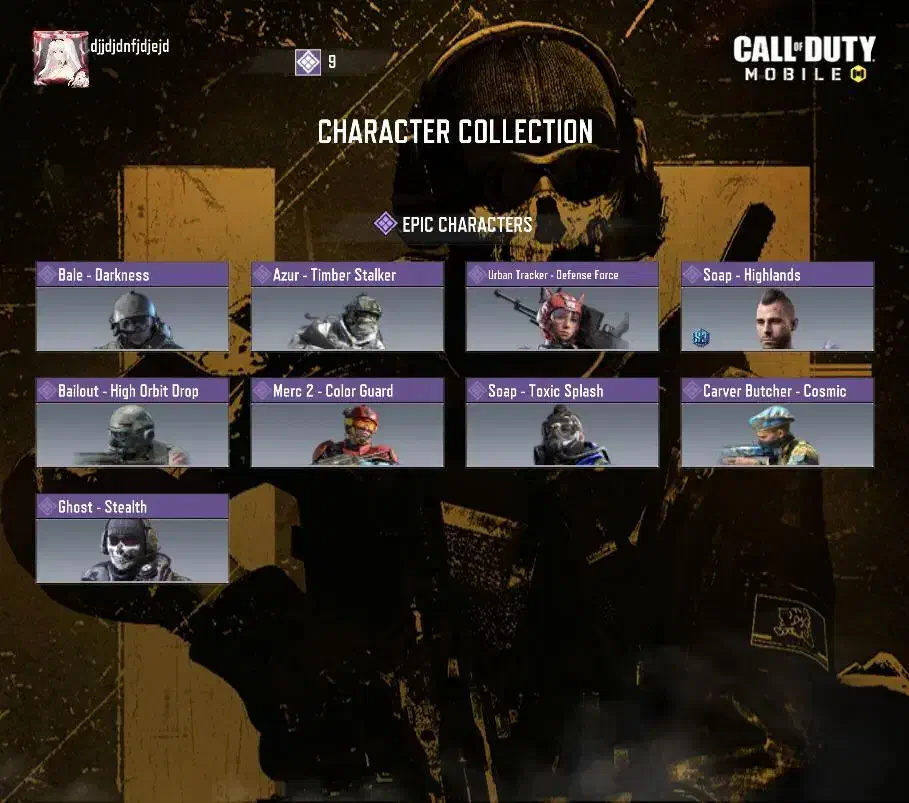The width and height of the screenshot is (909, 803).
Task: Select the Ghost - Stealth character card
Action: pos(132,539)
